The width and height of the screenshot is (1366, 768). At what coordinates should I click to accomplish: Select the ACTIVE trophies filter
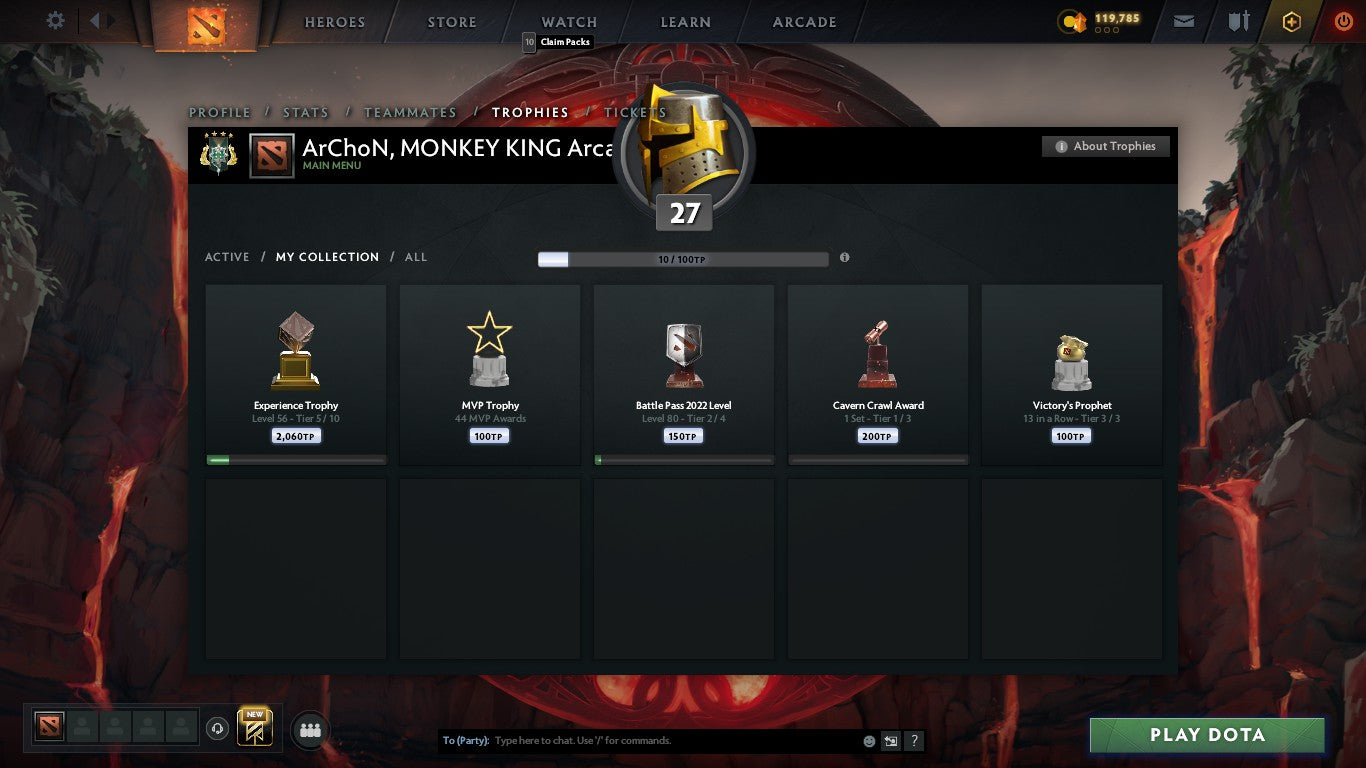[226, 257]
